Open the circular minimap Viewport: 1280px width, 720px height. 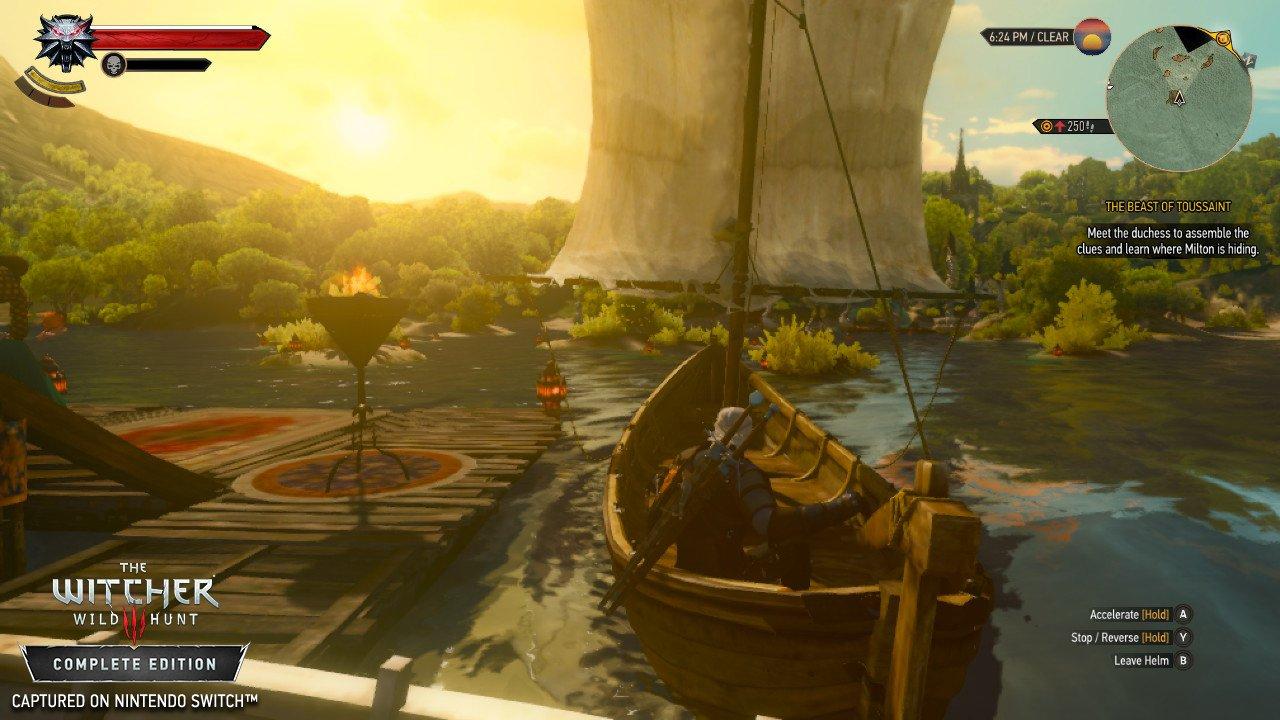click(1179, 97)
